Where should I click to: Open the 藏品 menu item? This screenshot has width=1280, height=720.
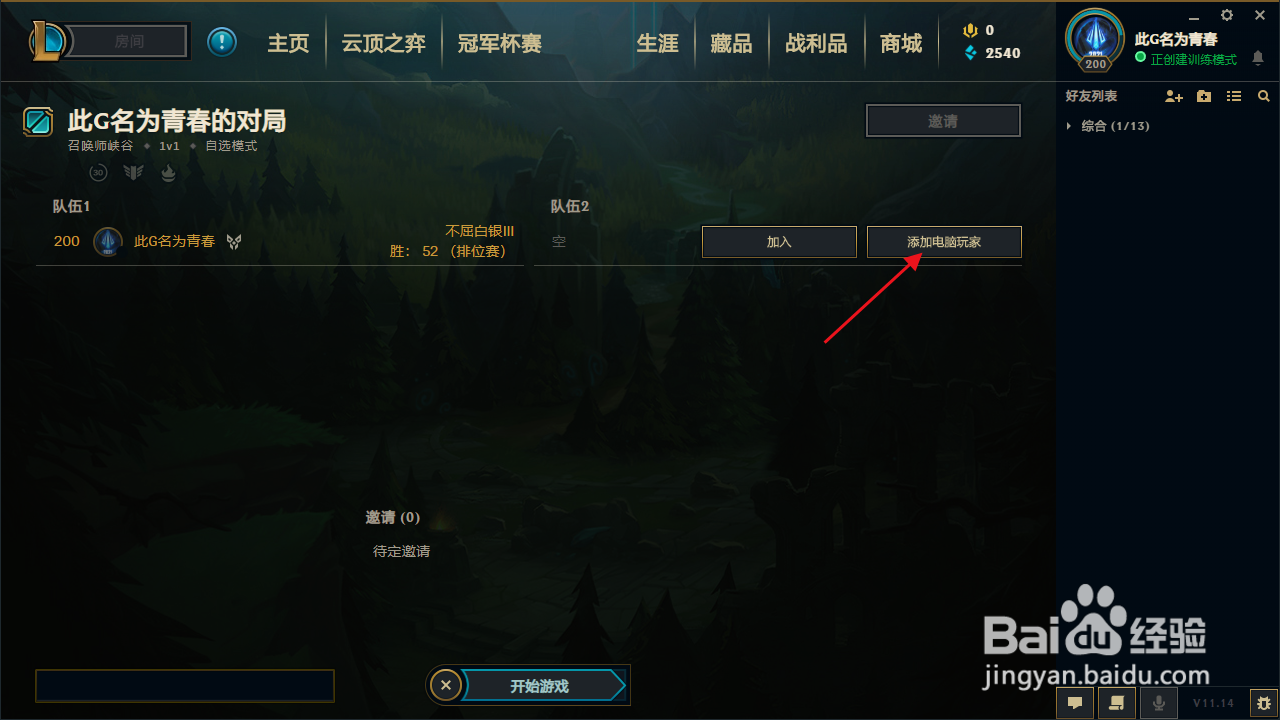coord(731,43)
